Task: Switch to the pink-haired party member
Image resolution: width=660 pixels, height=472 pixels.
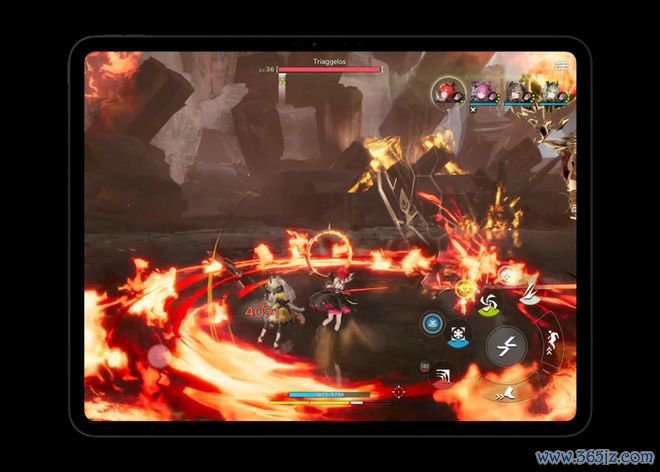Action: click(483, 92)
